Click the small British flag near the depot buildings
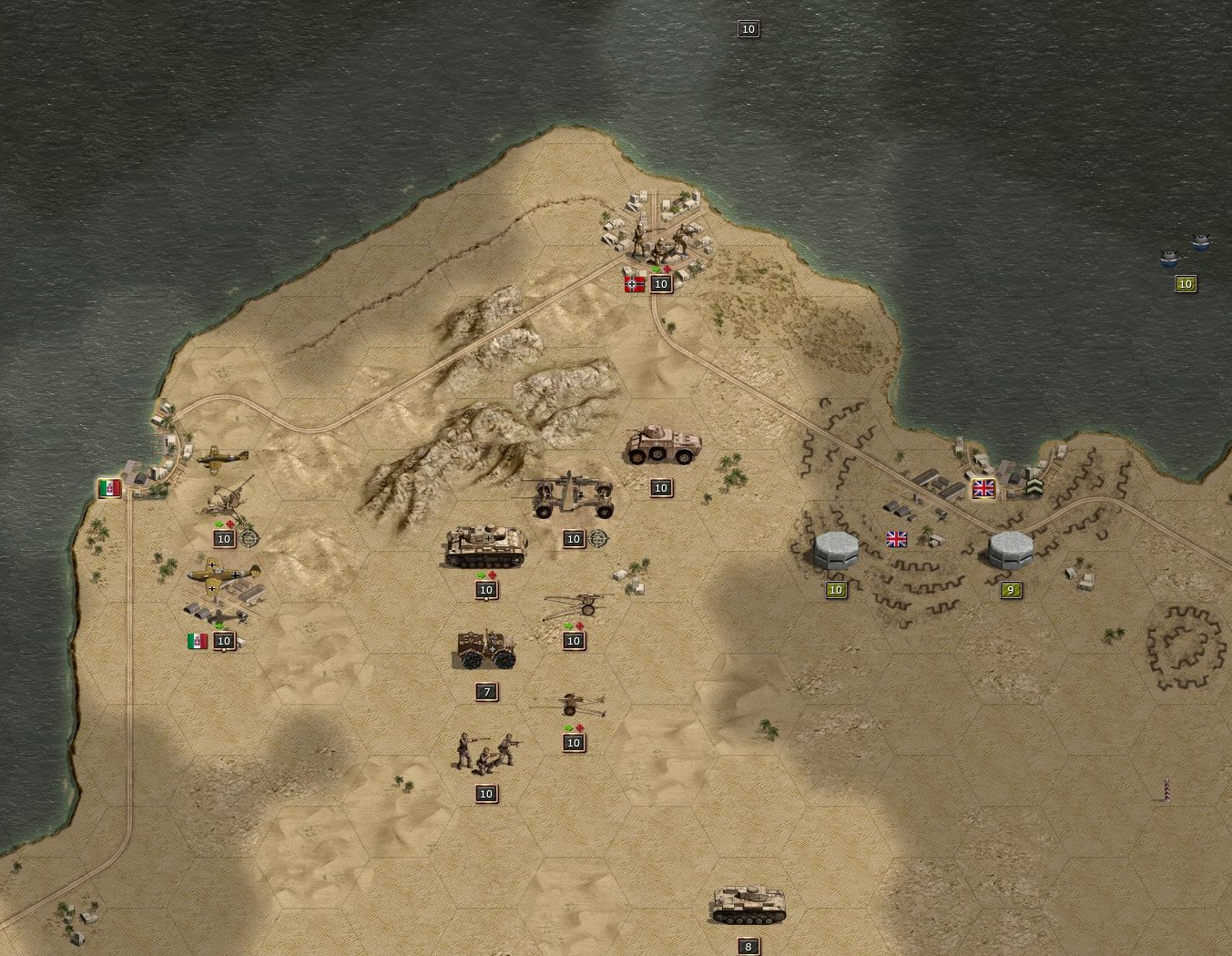This screenshot has width=1232, height=956. 896,539
